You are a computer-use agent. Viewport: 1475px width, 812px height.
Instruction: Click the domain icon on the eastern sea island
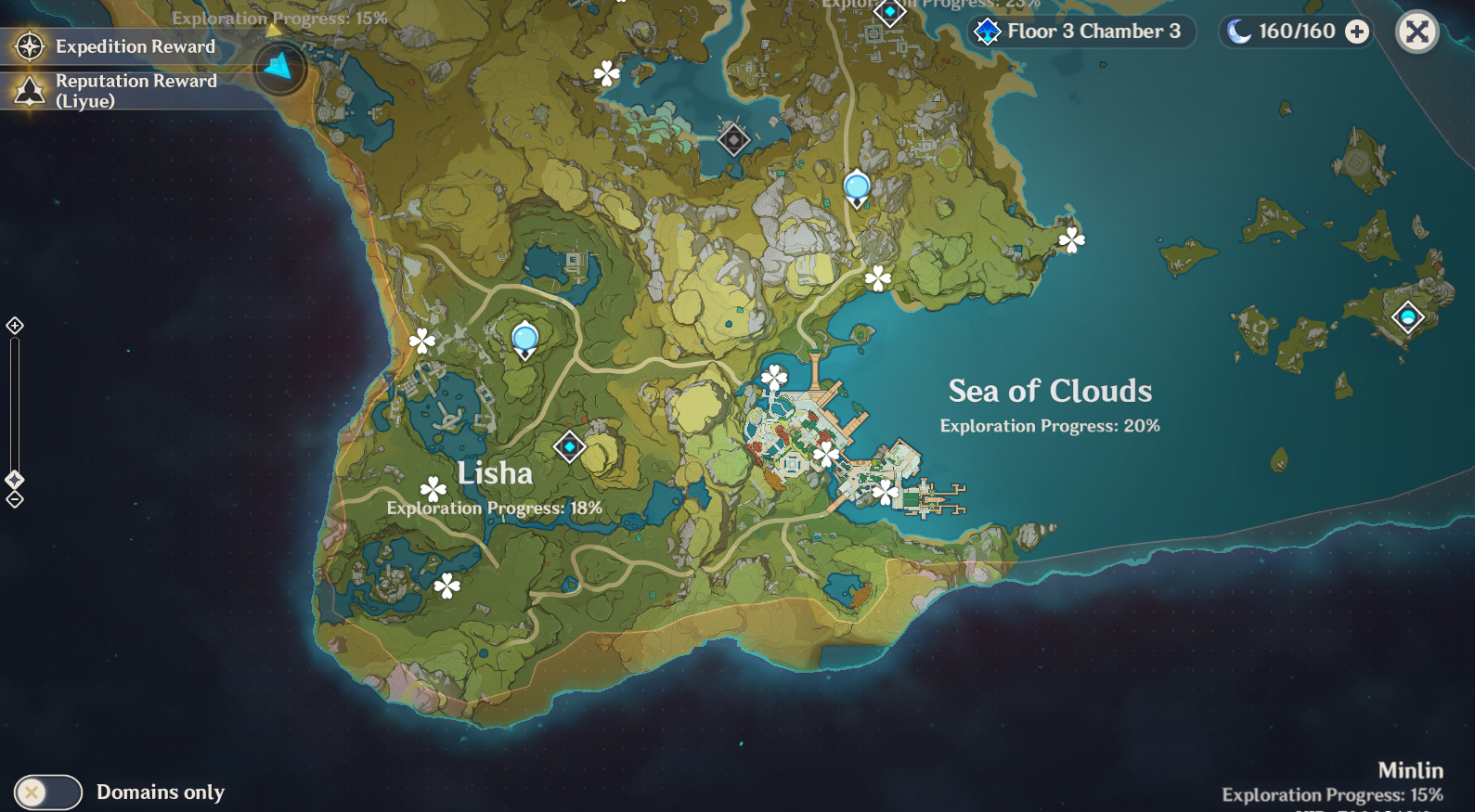point(1407,316)
